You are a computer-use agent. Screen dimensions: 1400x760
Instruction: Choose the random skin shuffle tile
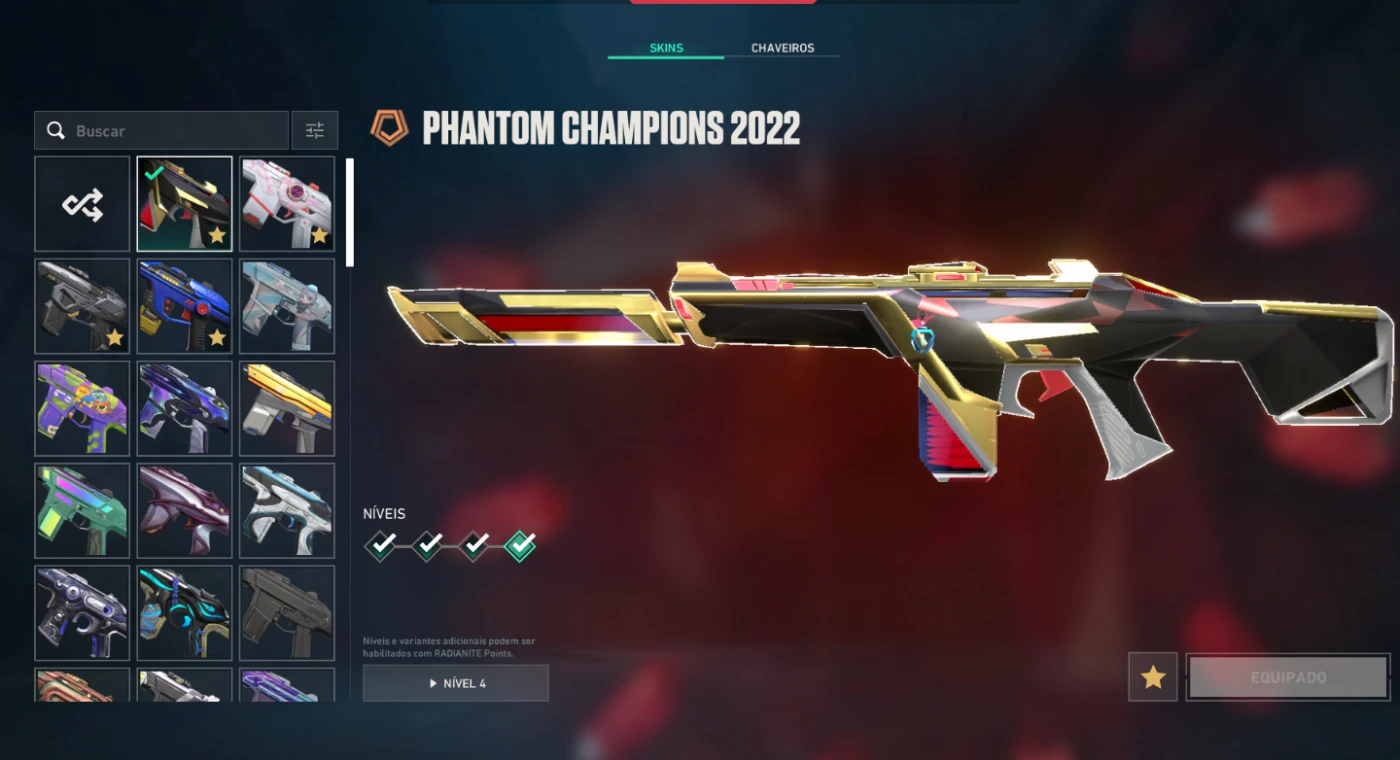pos(83,204)
